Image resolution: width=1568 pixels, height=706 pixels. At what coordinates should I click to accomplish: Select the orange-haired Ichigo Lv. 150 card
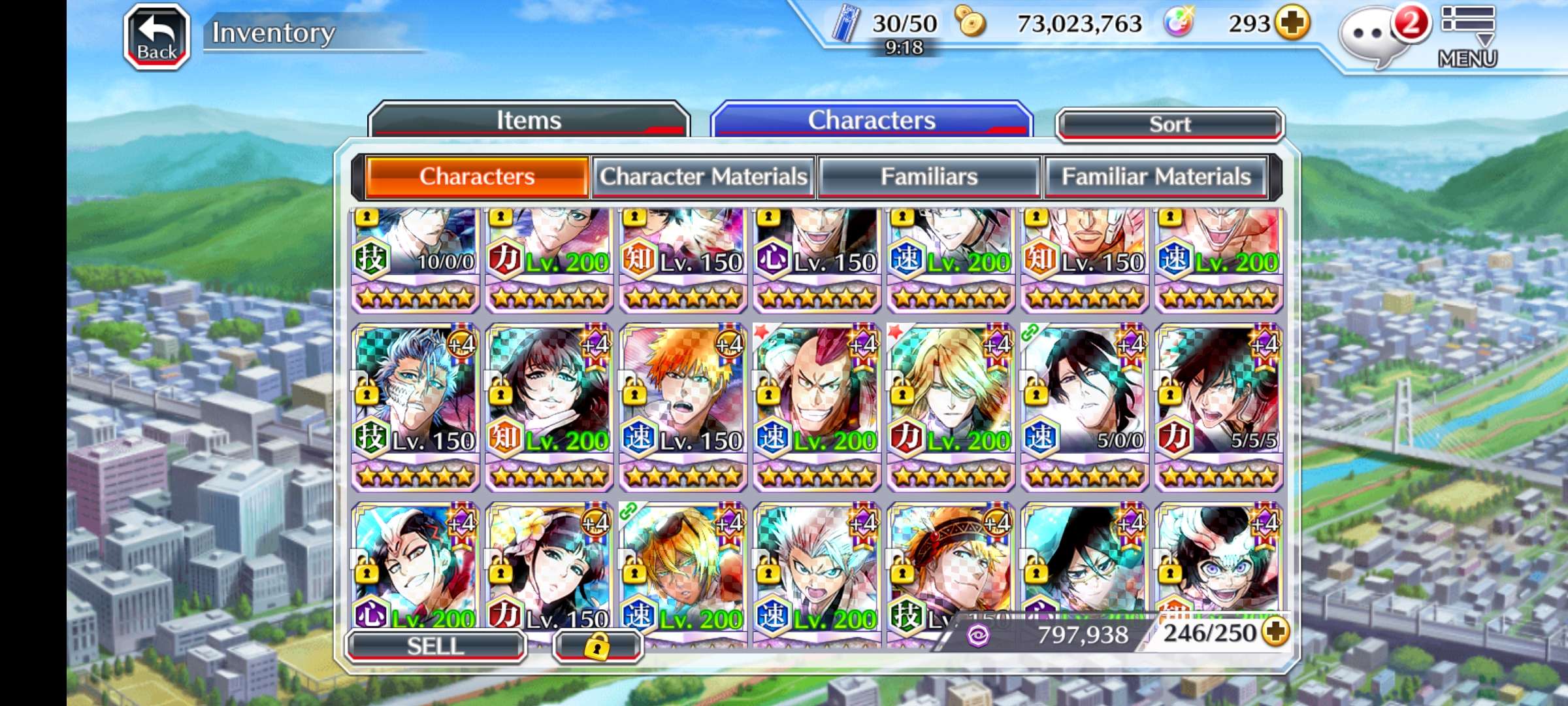pyautogui.click(x=683, y=405)
